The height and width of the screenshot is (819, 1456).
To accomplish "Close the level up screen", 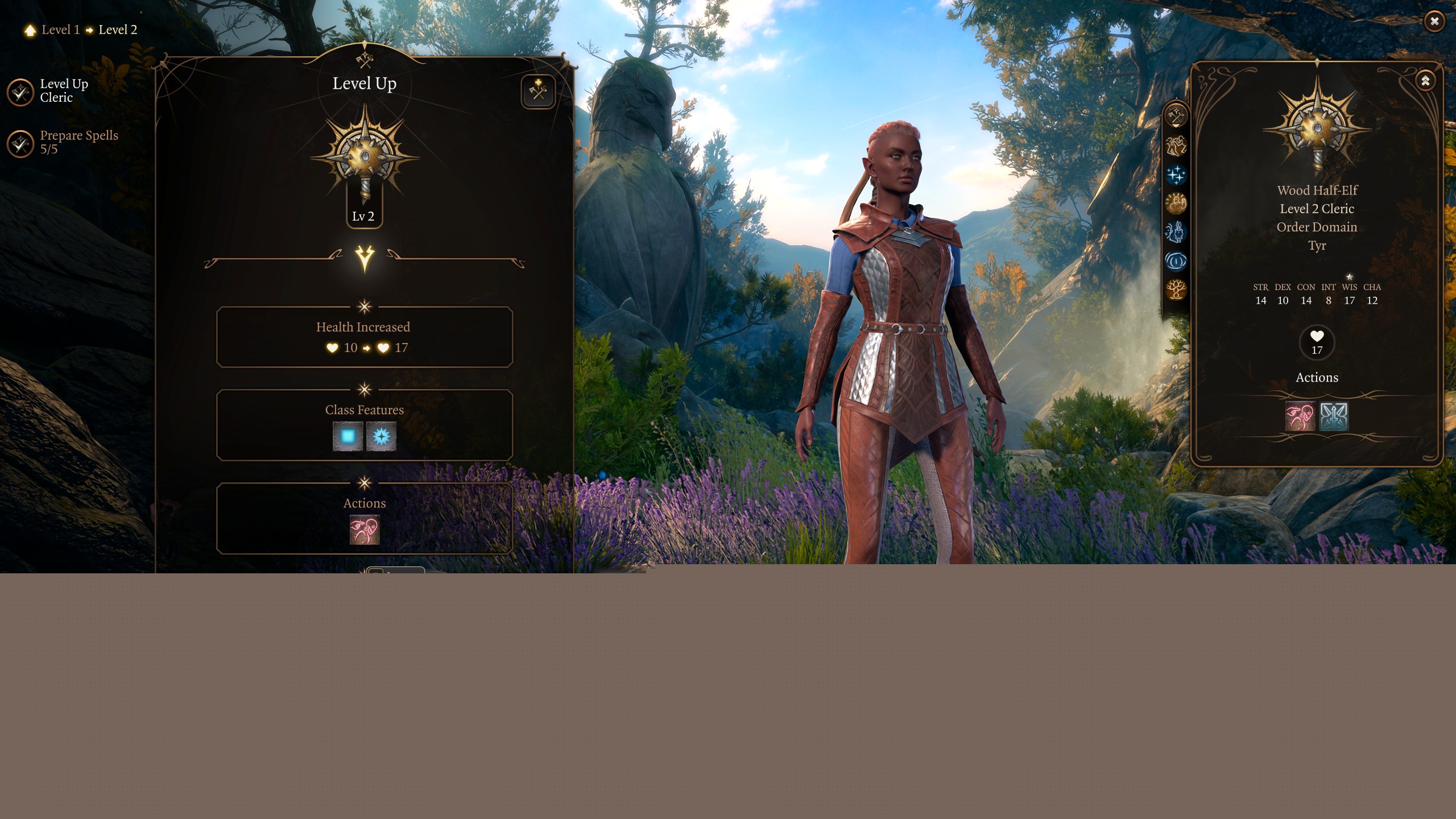I will (1434, 22).
